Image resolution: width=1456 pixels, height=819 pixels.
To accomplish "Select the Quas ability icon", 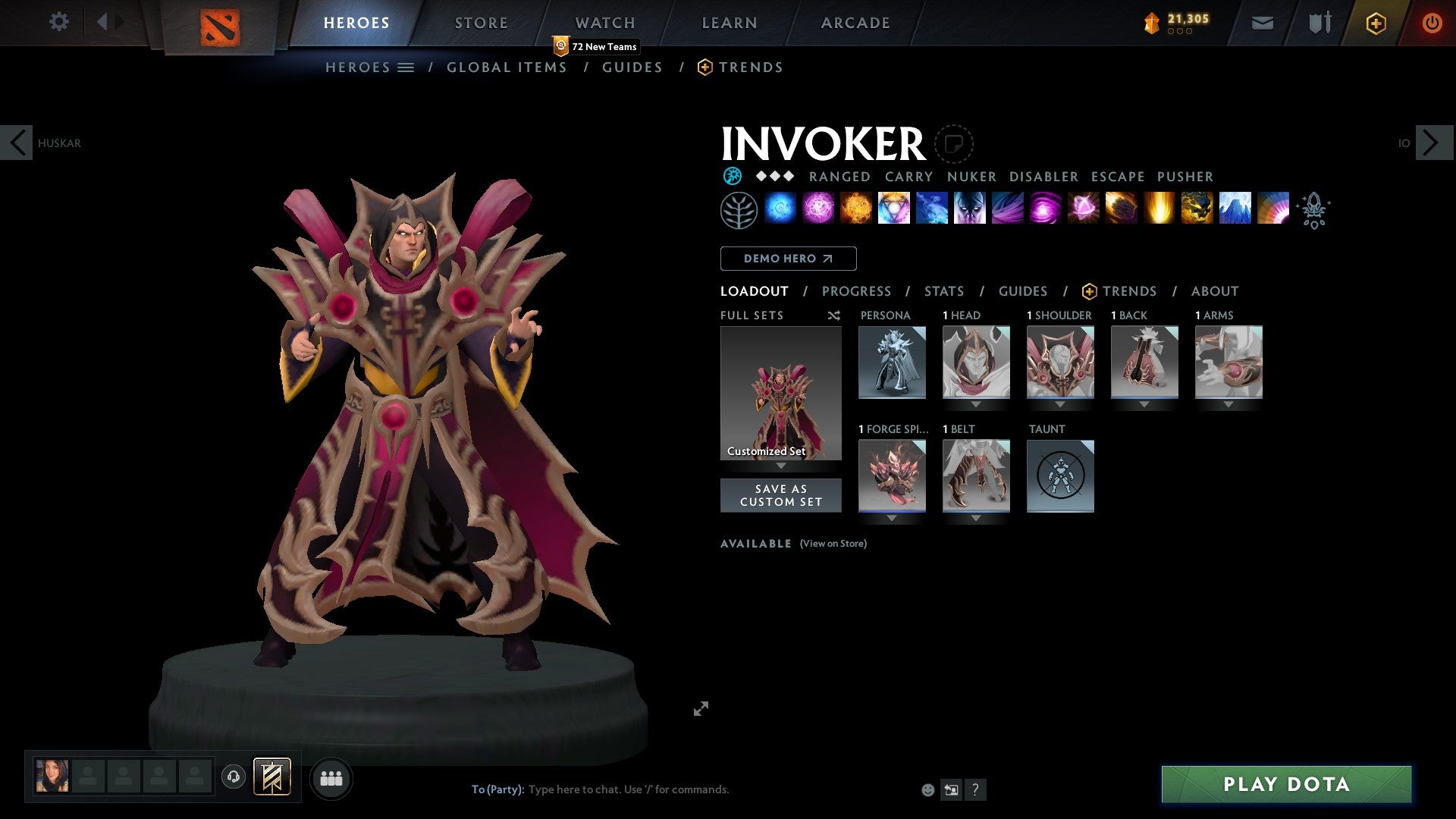I will (781, 210).
